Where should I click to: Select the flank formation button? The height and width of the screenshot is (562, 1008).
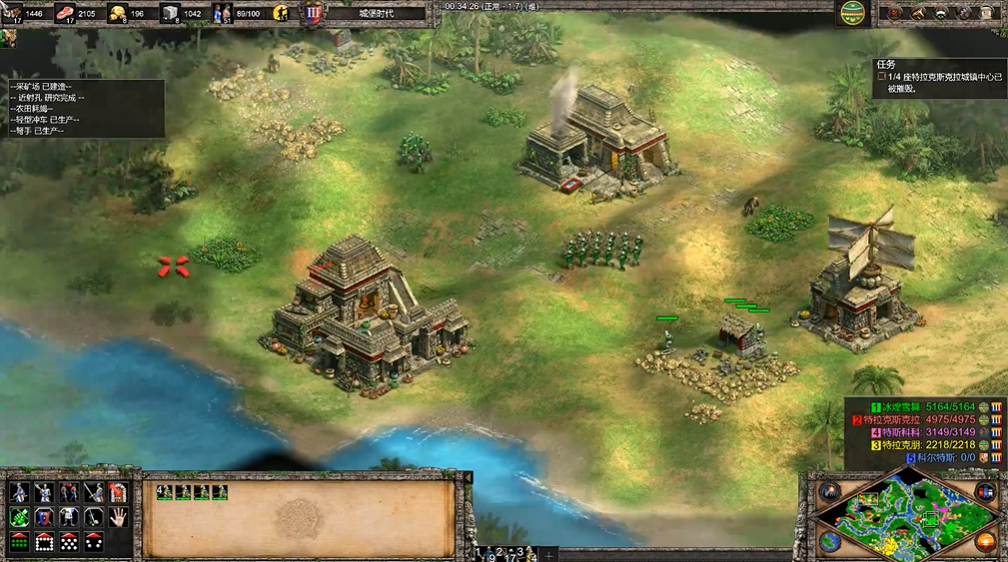pos(93,542)
